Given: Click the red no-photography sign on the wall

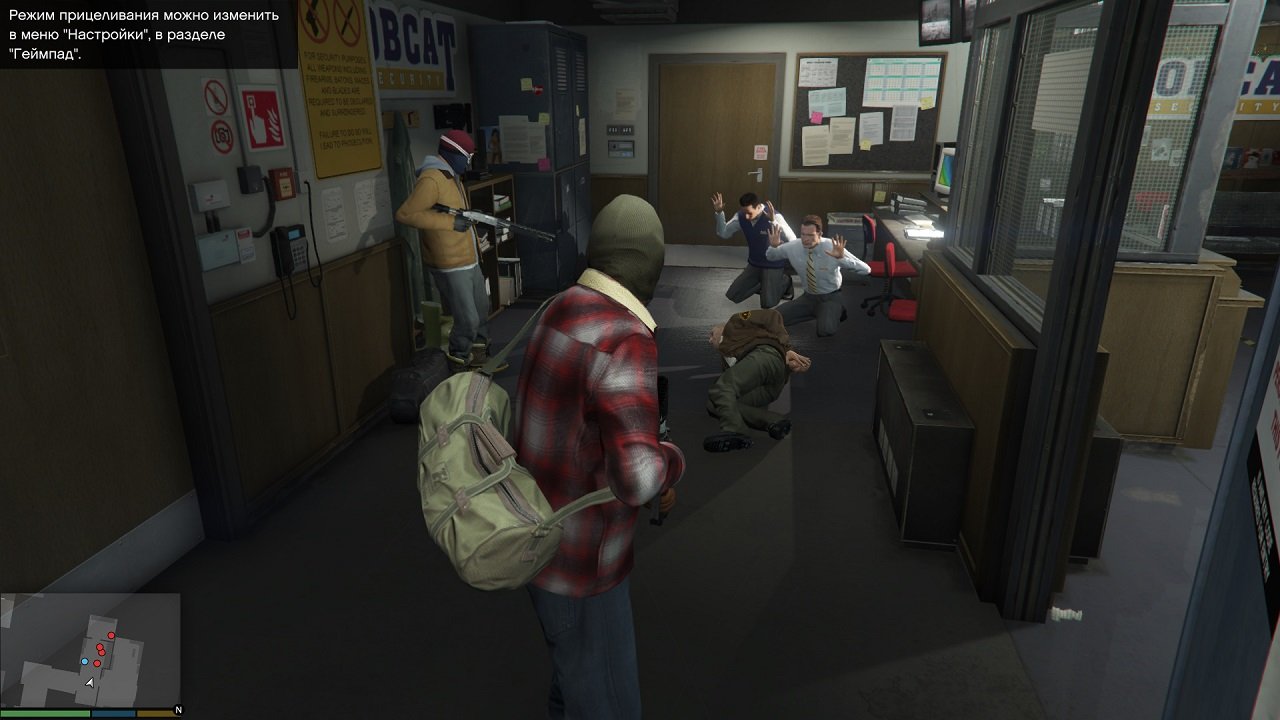Looking at the screenshot, I should (223, 135).
